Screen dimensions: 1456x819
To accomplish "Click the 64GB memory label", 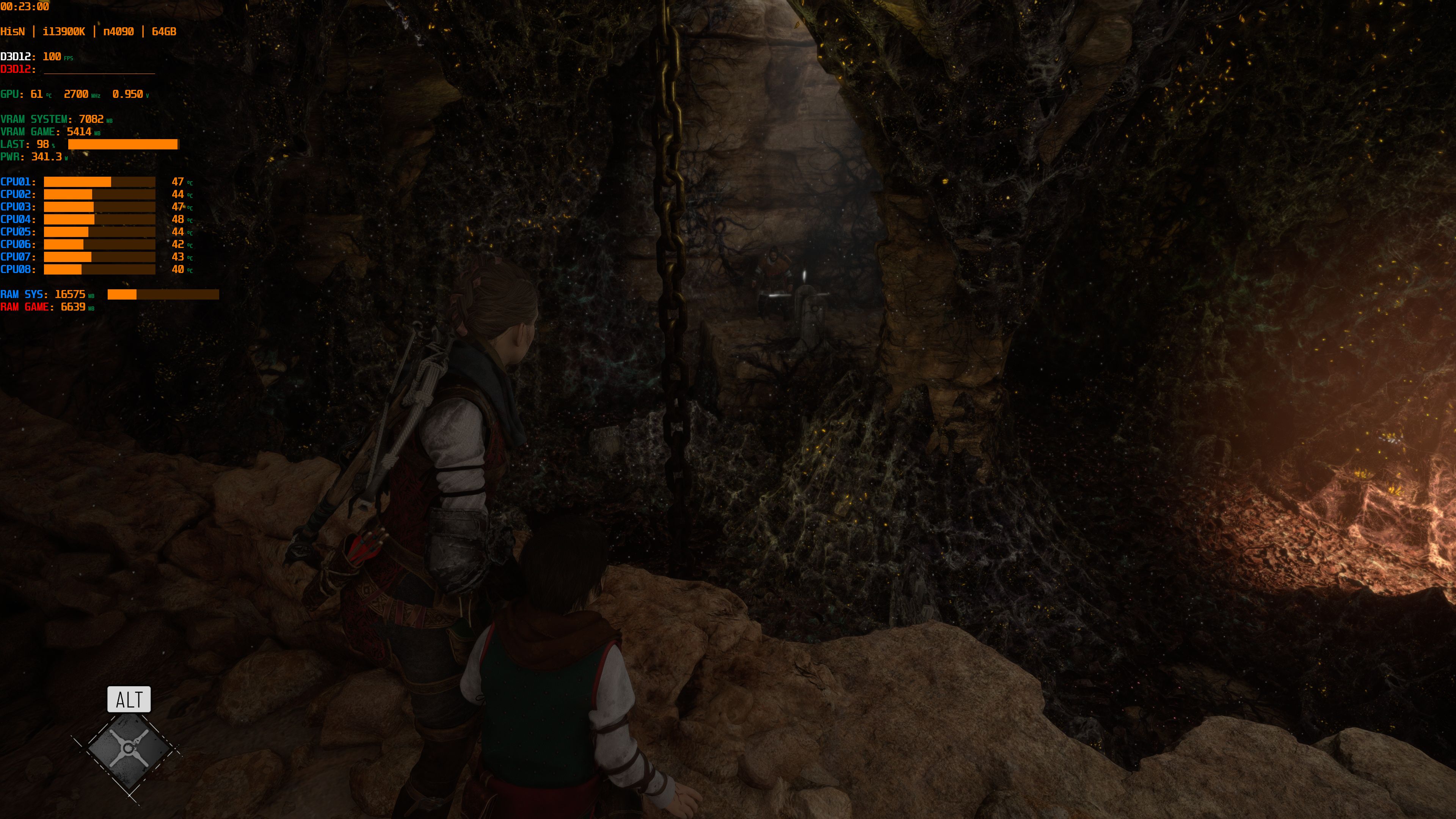I will pyautogui.click(x=163, y=31).
